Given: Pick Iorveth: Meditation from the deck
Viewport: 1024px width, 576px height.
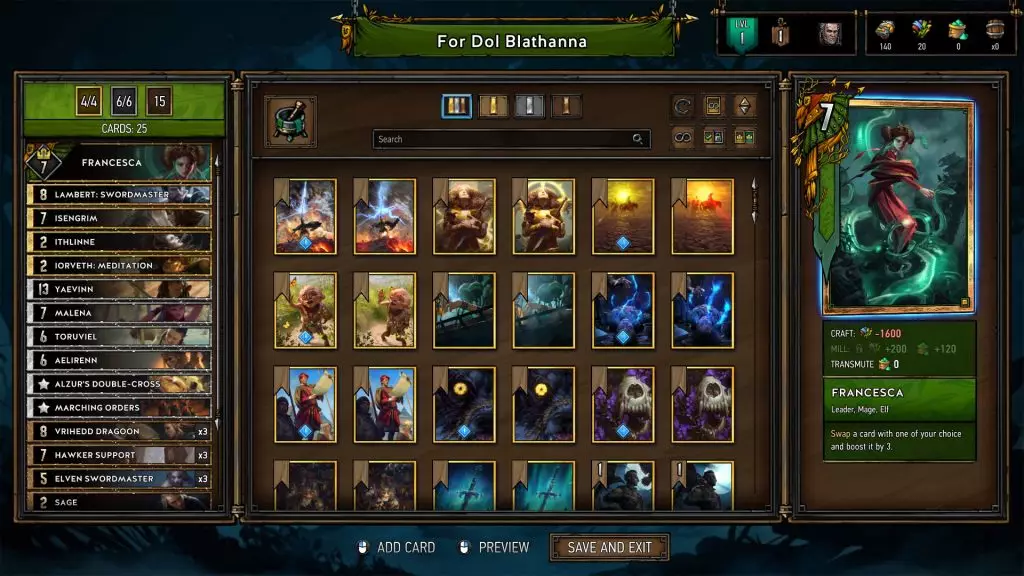Looking at the screenshot, I should click(x=120, y=265).
